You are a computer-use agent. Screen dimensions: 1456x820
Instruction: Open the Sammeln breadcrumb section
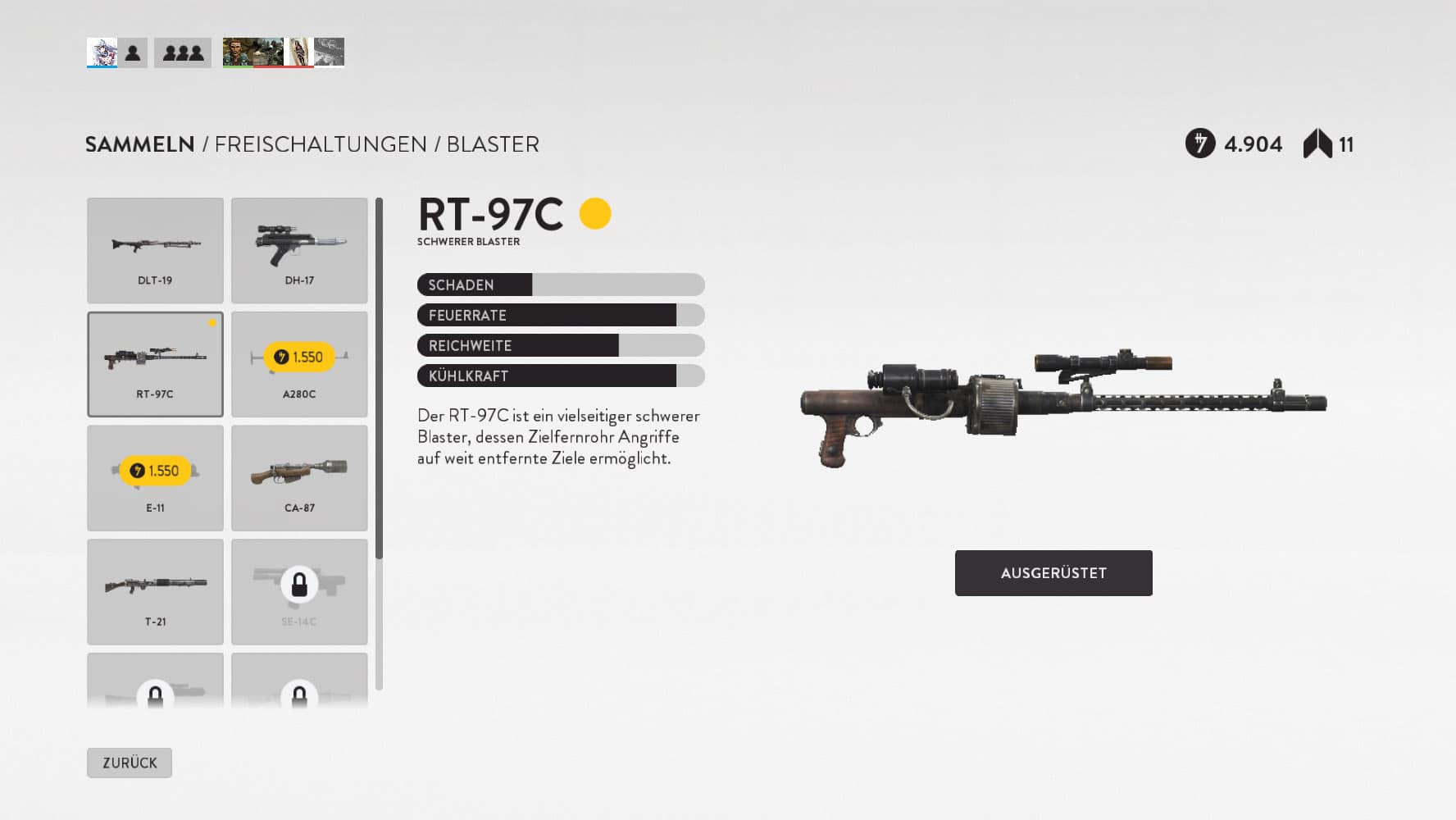click(x=140, y=144)
